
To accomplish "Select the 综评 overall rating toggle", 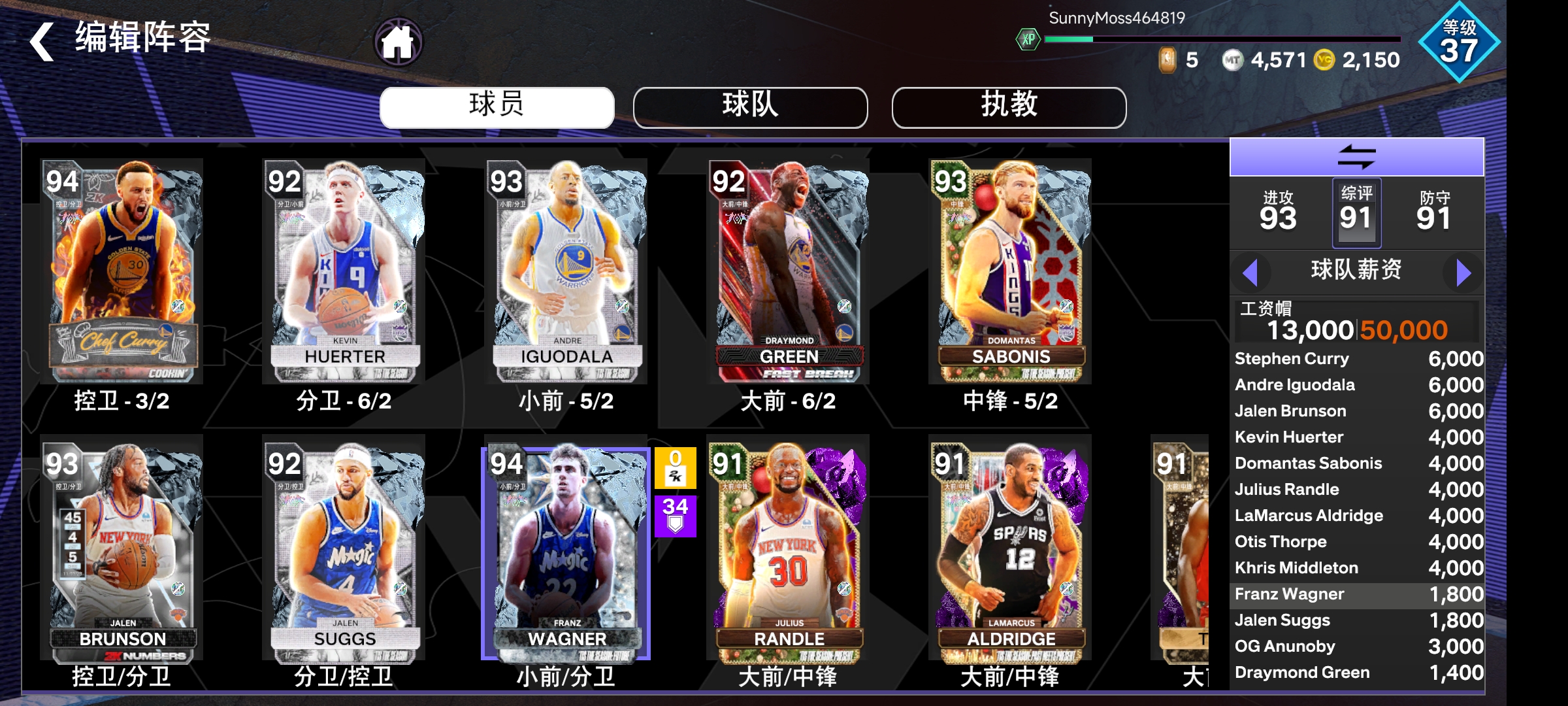I will coord(1358,212).
